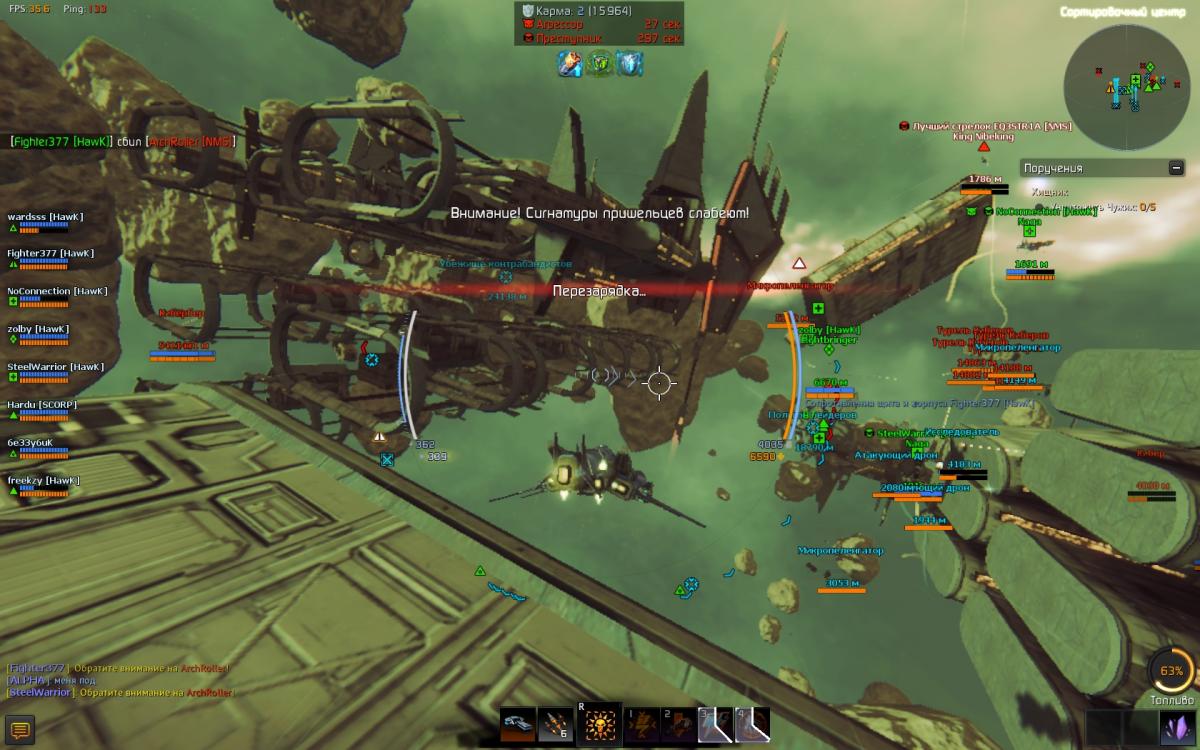This screenshot has height=750, width=1200.
Task: Select squad member freekzy [HawK]
Action: pos(44,481)
